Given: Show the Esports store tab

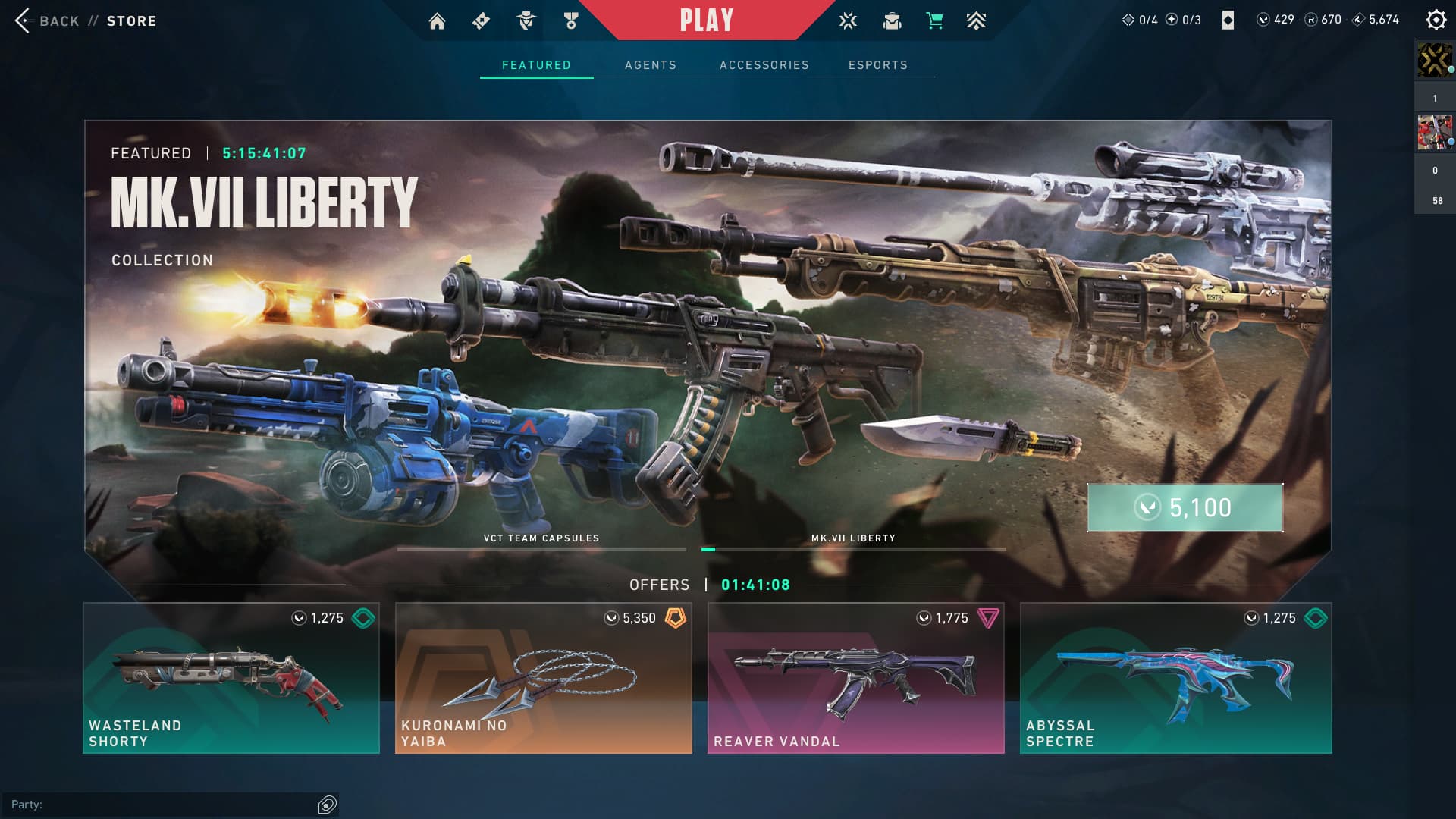Looking at the screenshot, I should pyautogui.click(x=877, y=65).
